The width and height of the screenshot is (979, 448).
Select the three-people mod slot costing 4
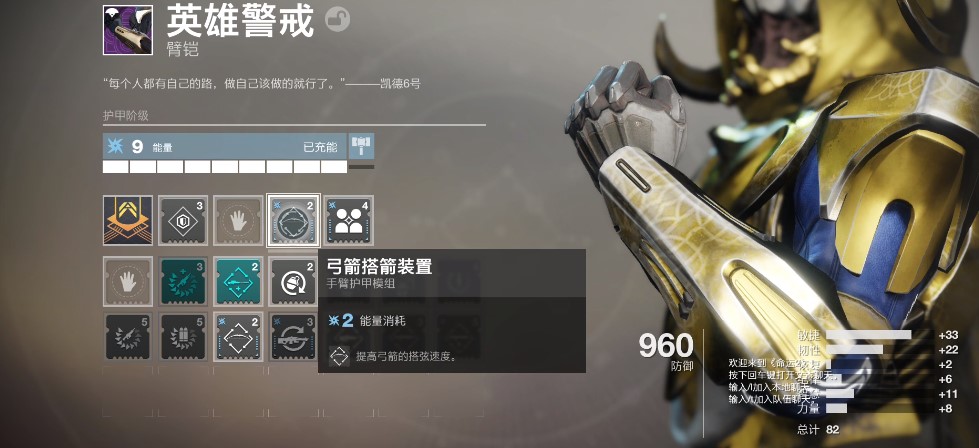[x=348, y=220]
